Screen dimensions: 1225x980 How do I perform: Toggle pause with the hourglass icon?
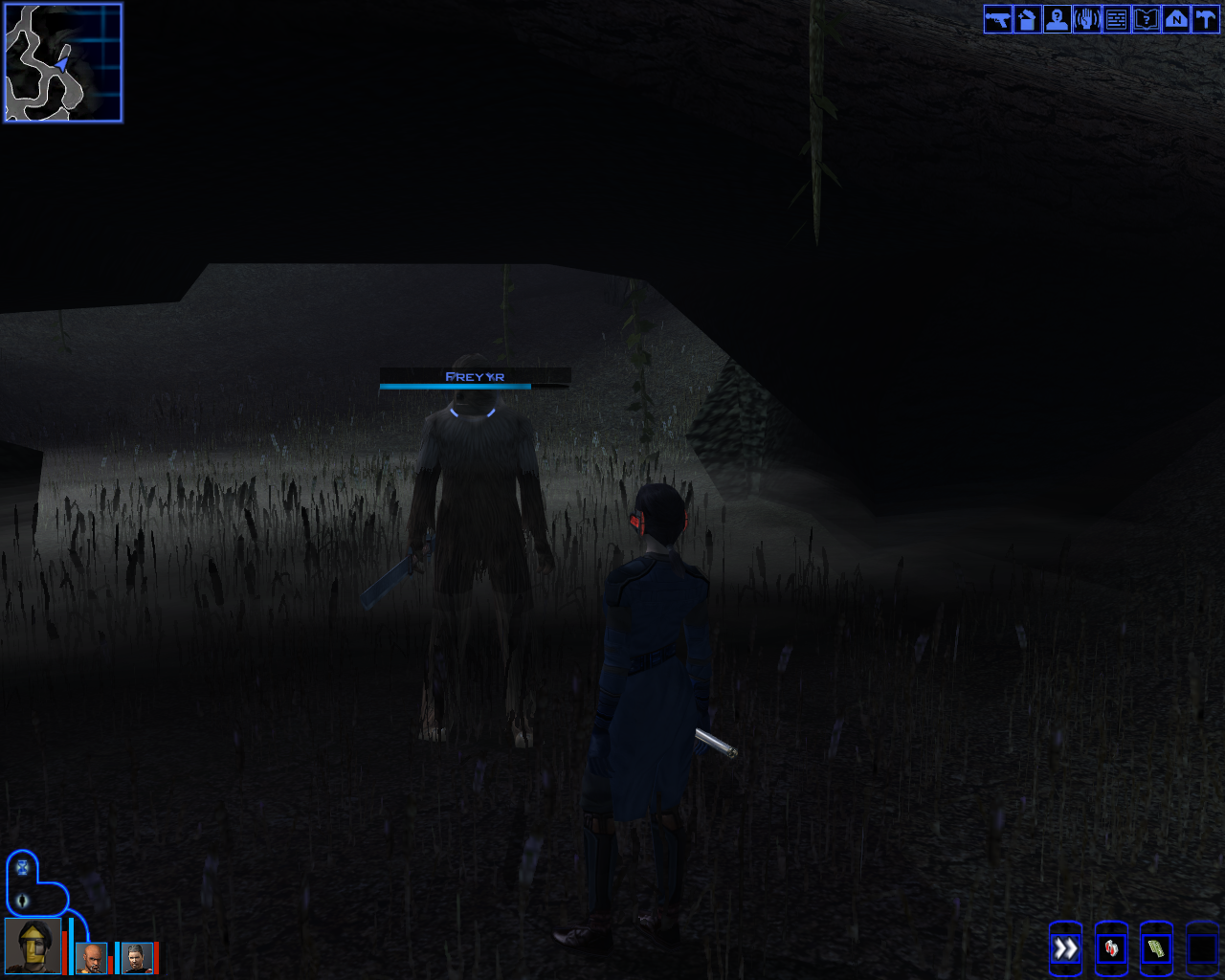click(x=22, y=869)
